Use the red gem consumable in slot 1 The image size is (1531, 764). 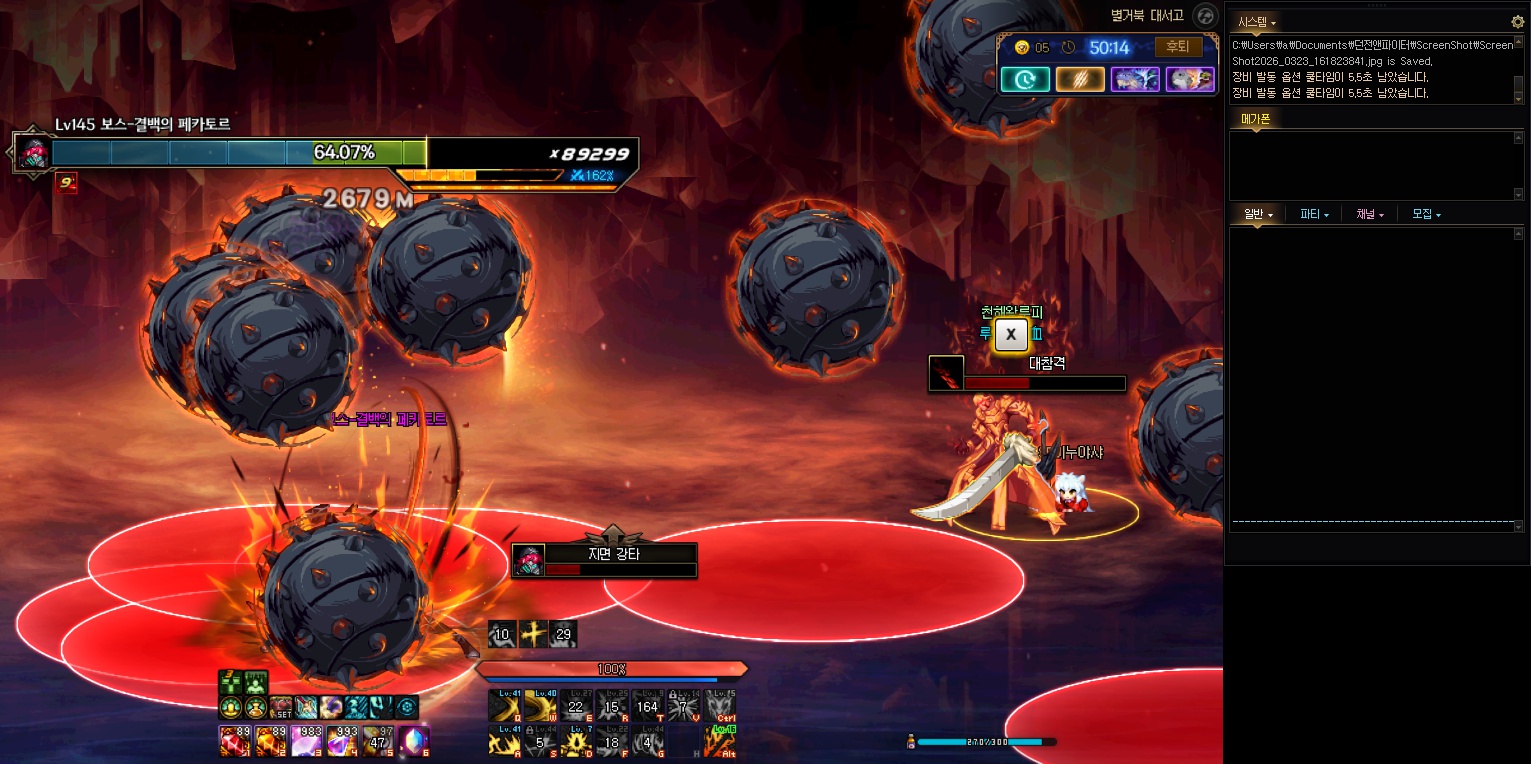click(234, 741)
